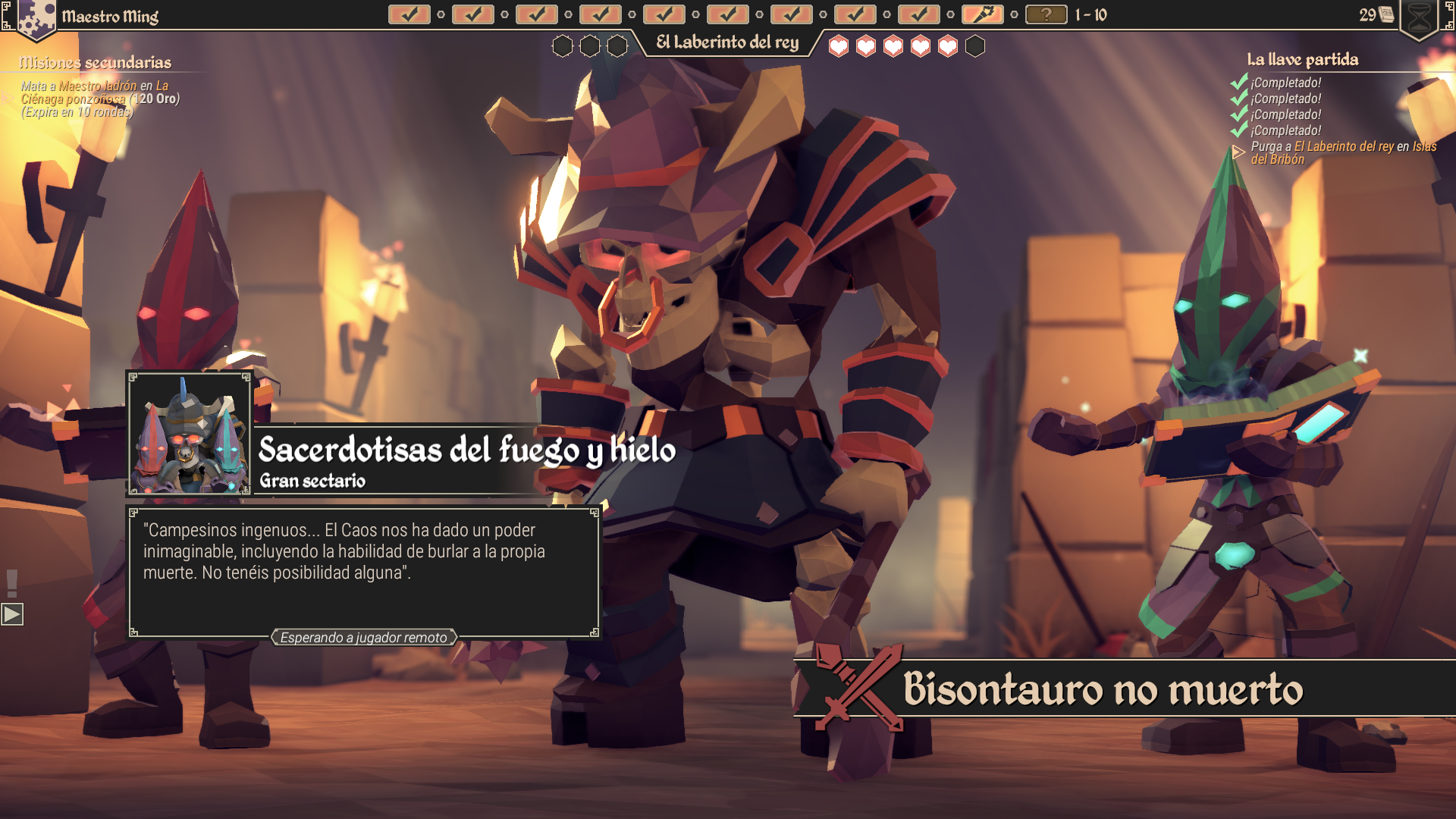Open the hourglass turn icon
Viewport: 1456px width, 819px height.
[x=1418, y=18]
